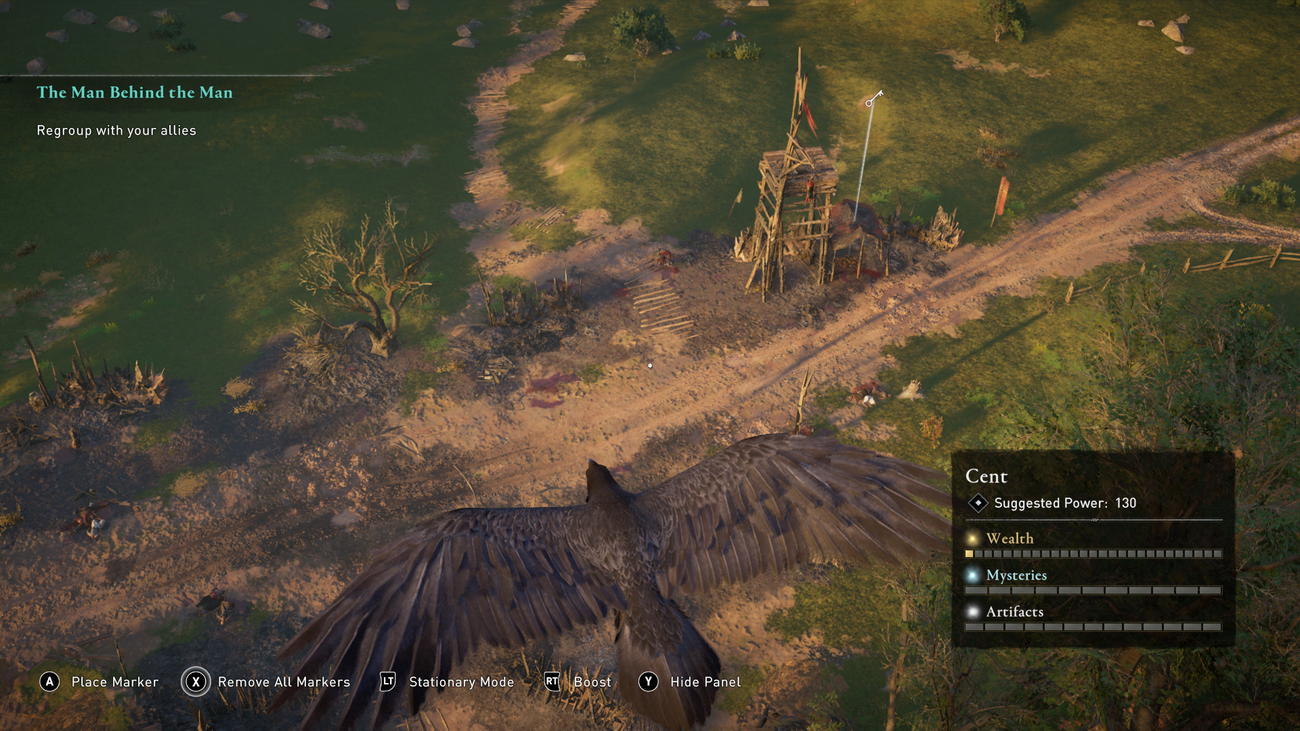
Task: Click the Y button icon next to Hide Panel
Action: pos(649,681)
